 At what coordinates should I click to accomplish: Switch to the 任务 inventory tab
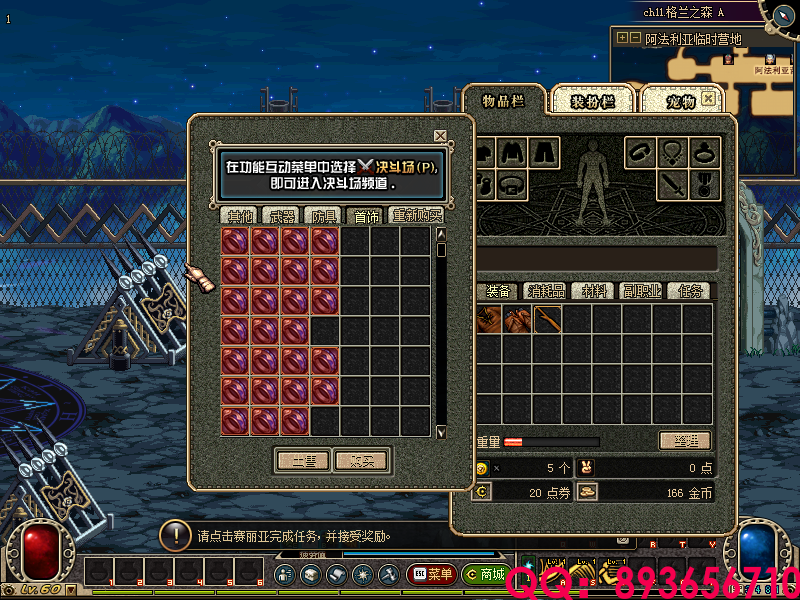[x=690, y=291]
